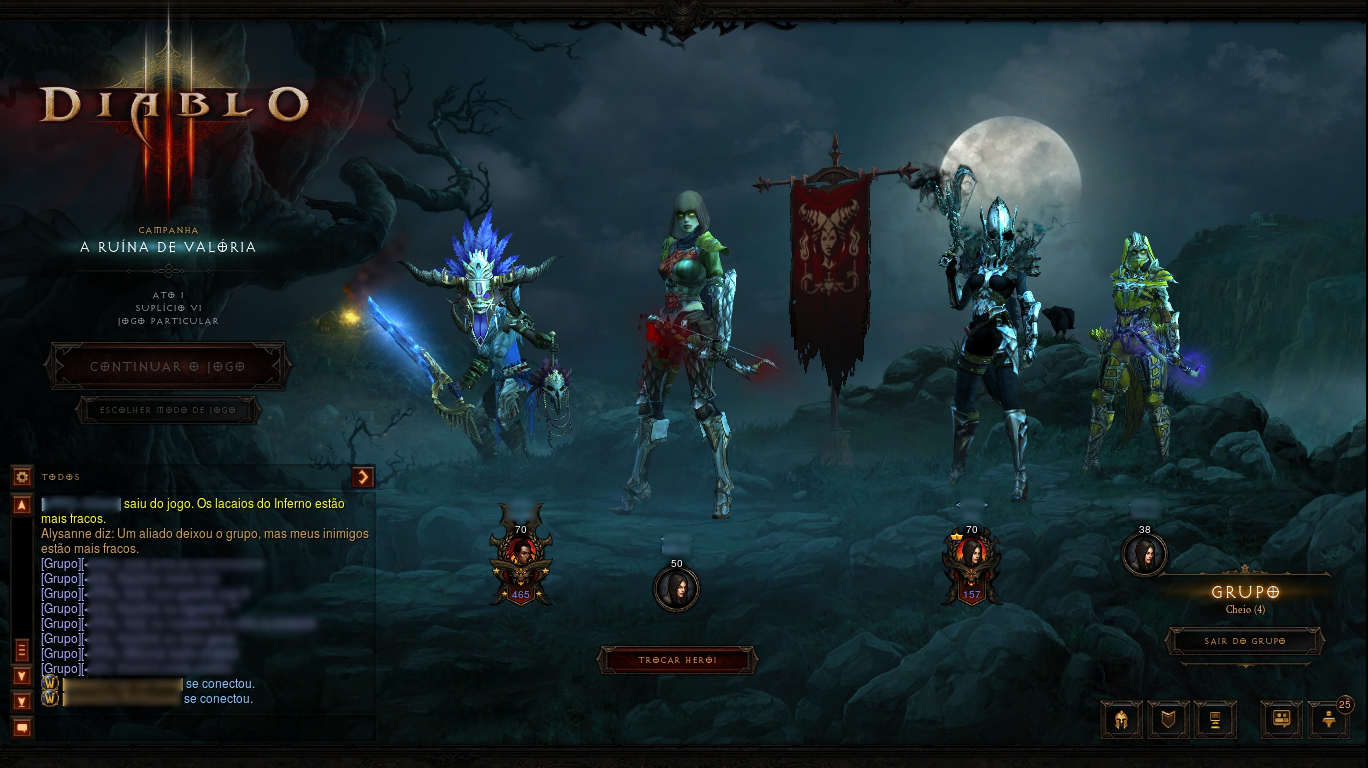This screenshot has height=768, width=1368.
Task: Choose Trocar Herói to switch hero
Action: (677, 660)
